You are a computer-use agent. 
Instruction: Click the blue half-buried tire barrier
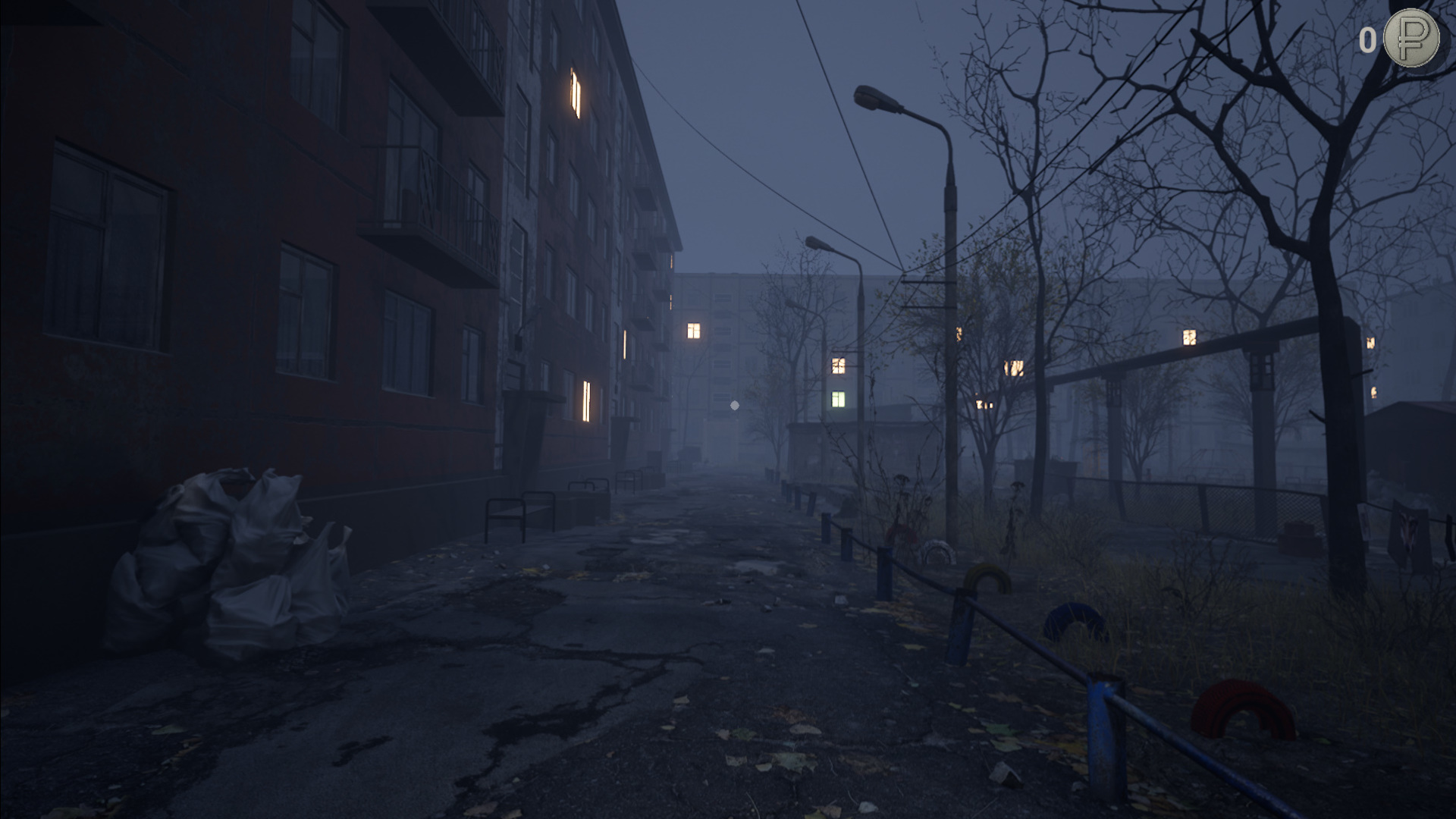click(1072, 622)
